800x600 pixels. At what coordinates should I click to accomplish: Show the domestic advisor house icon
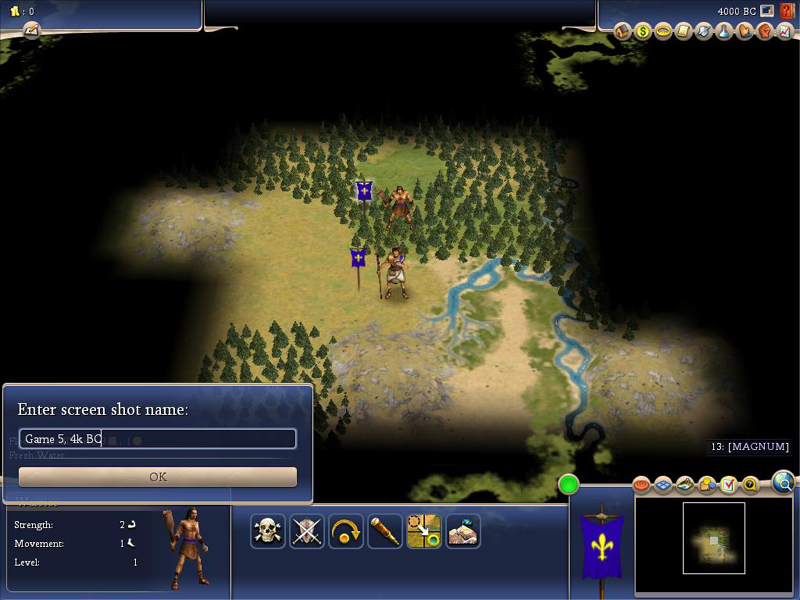[622, 31]
